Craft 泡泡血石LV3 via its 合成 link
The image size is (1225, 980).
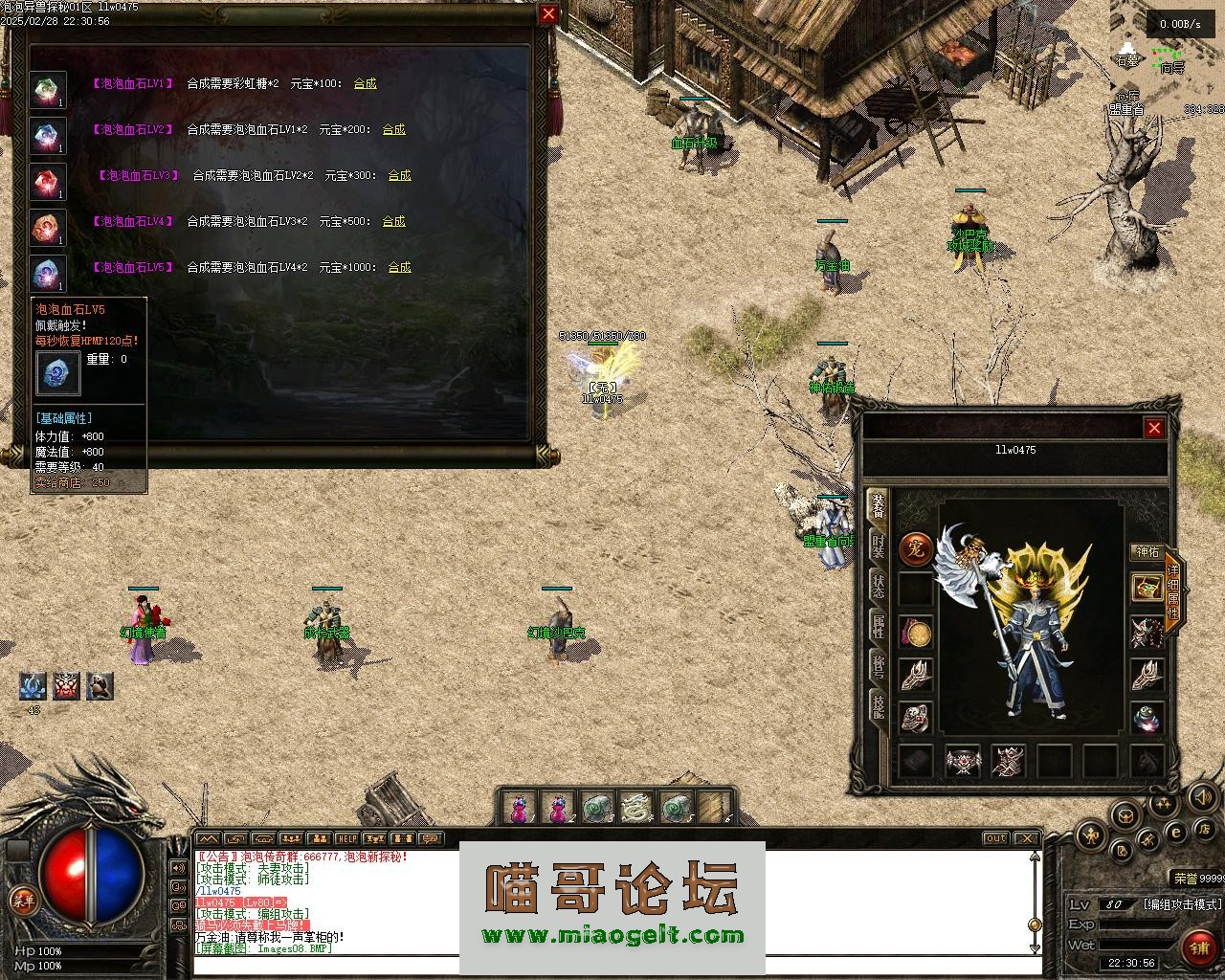(399, 175)
